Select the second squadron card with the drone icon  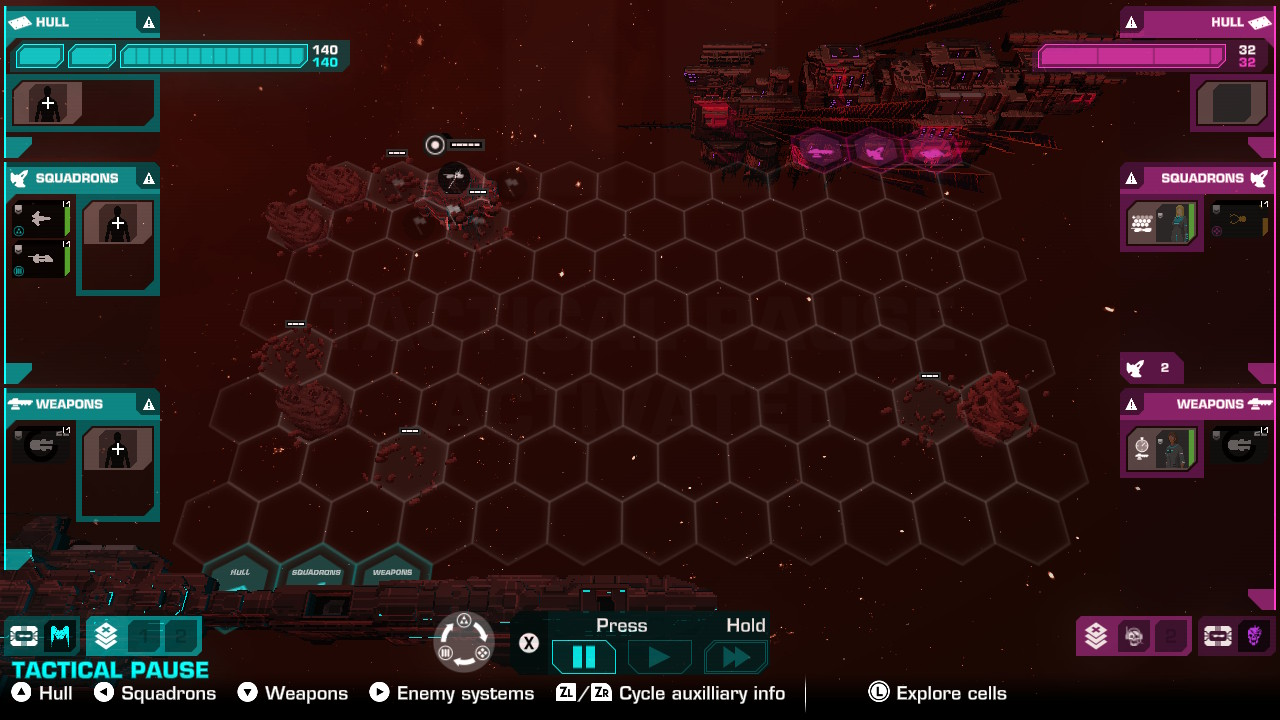tap(40, 259)
